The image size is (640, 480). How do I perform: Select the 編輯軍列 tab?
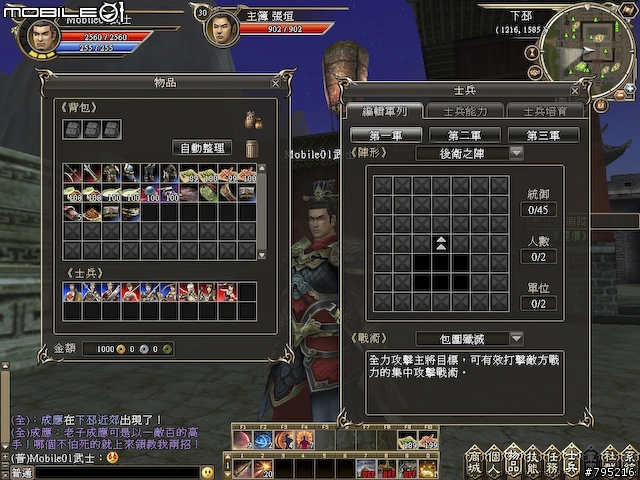tap(384, 111)
